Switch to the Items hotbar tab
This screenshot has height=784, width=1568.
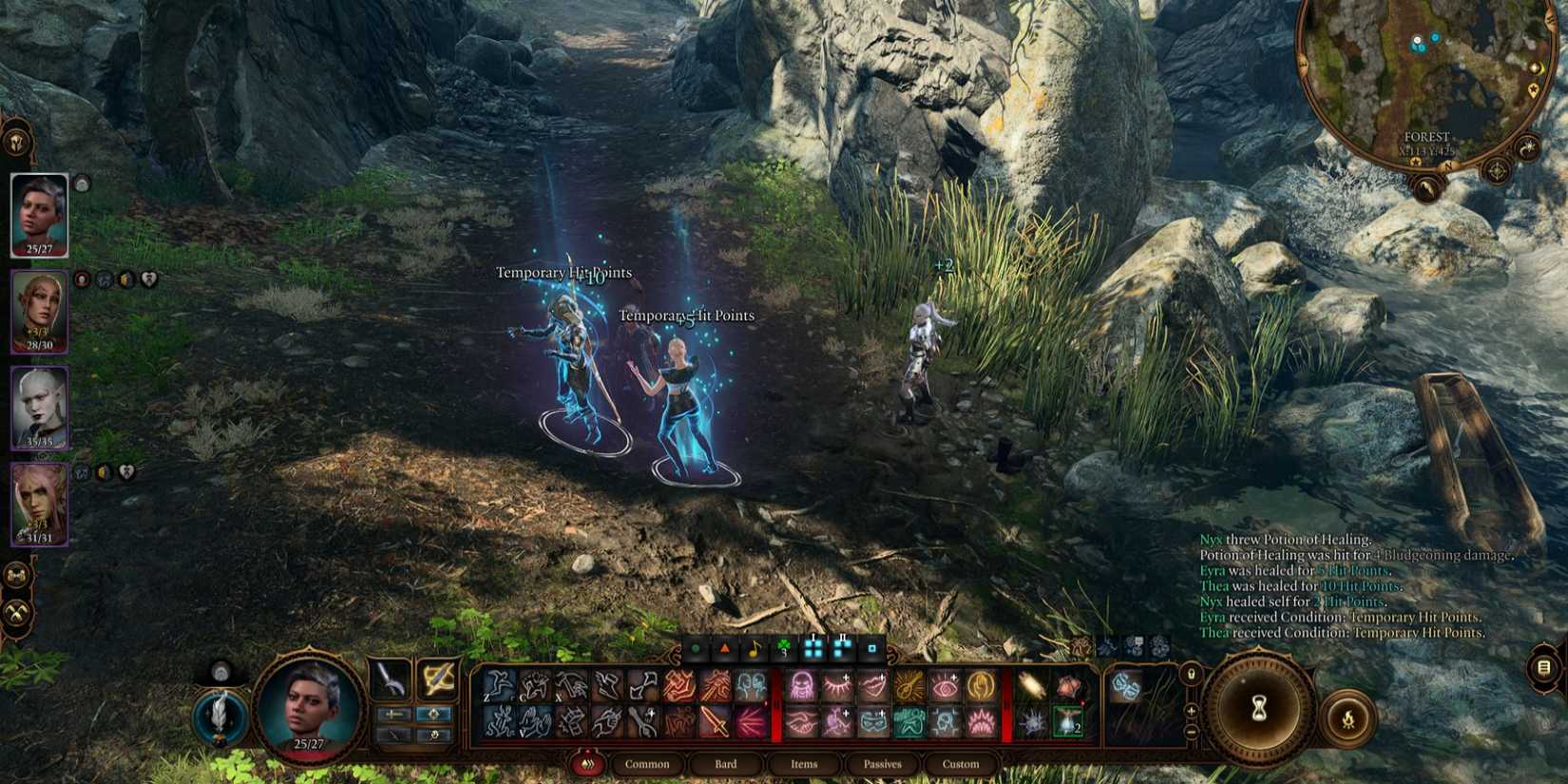pyautogui.click(x=803, y=763)
